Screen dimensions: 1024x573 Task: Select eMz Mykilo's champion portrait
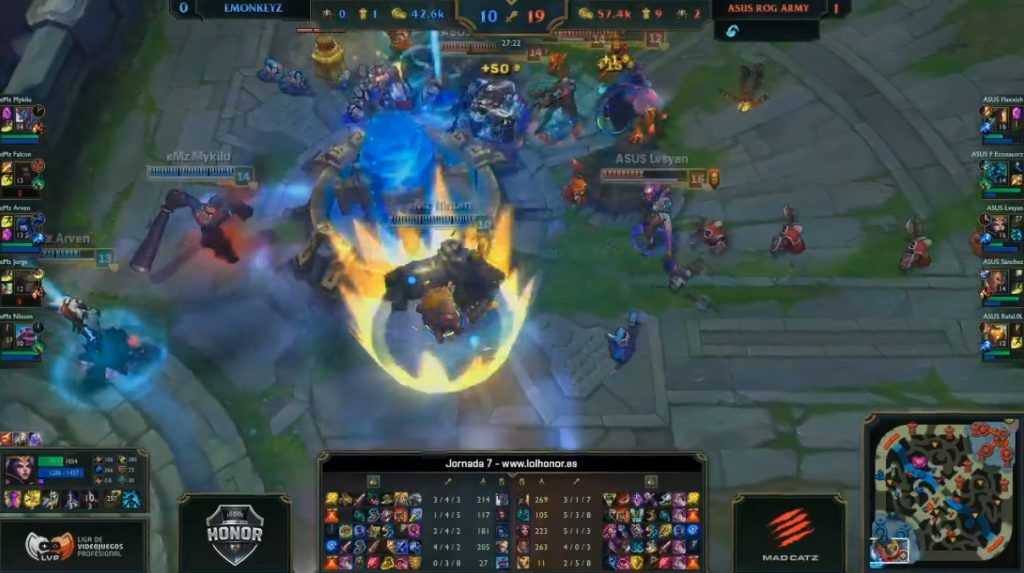coord(22,119)
